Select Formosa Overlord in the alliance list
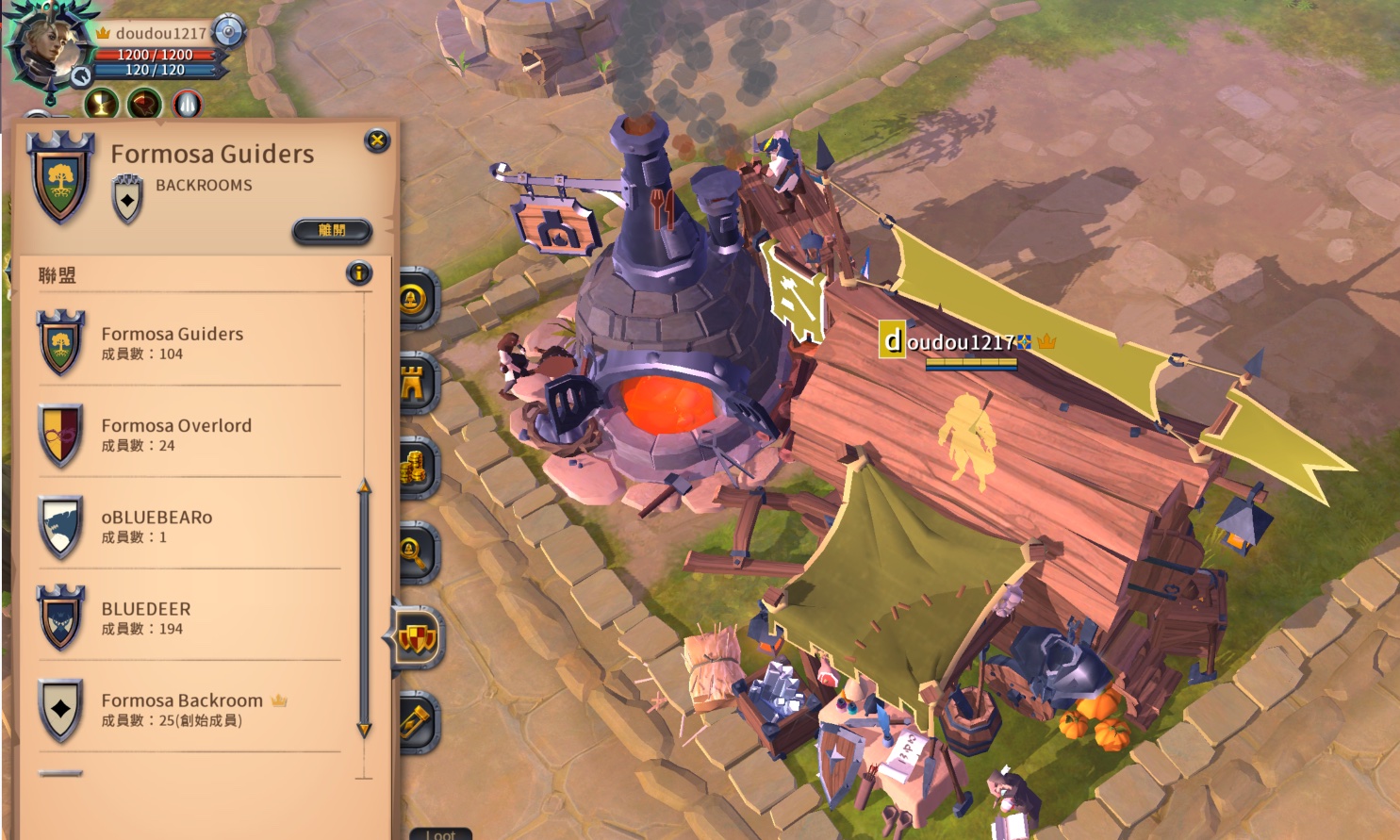 pyautogui.click(x=189, y=435)
